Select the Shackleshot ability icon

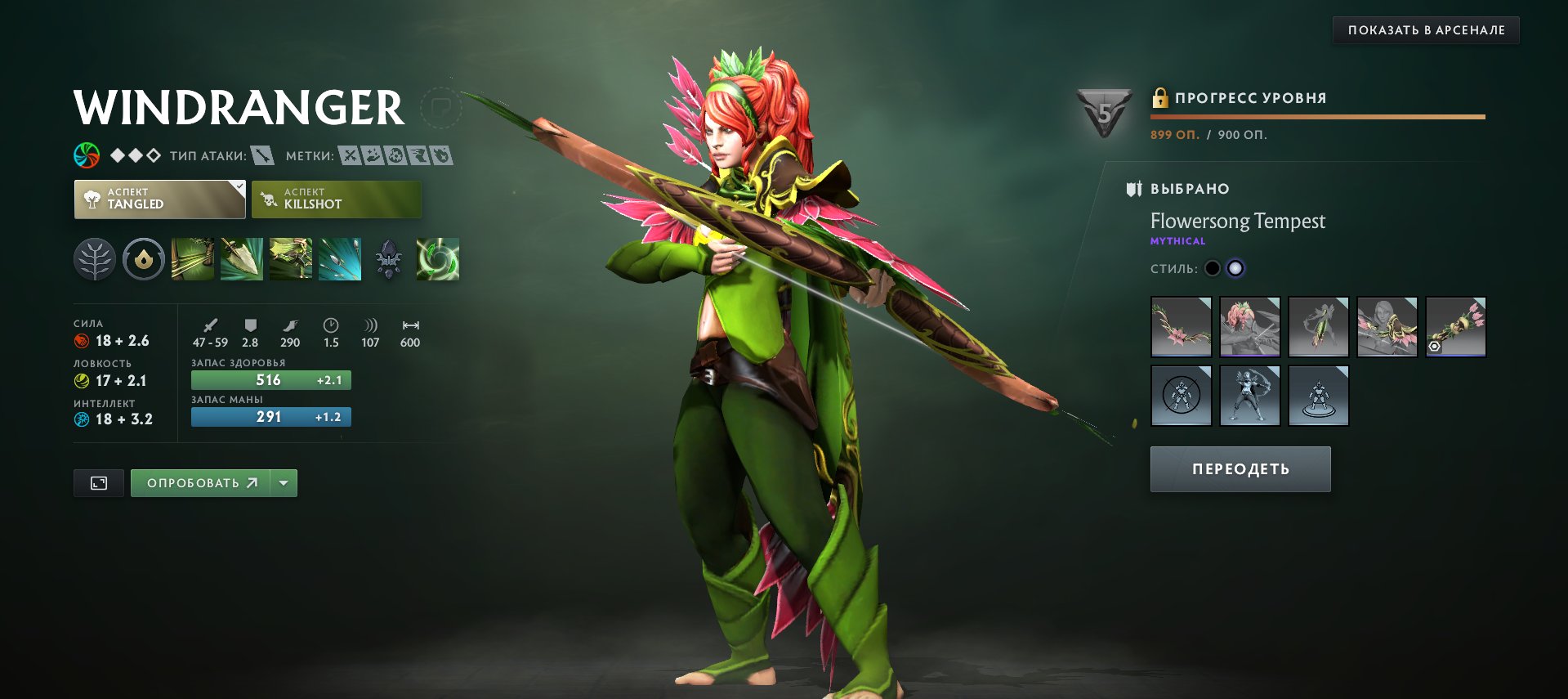[193, 260]
